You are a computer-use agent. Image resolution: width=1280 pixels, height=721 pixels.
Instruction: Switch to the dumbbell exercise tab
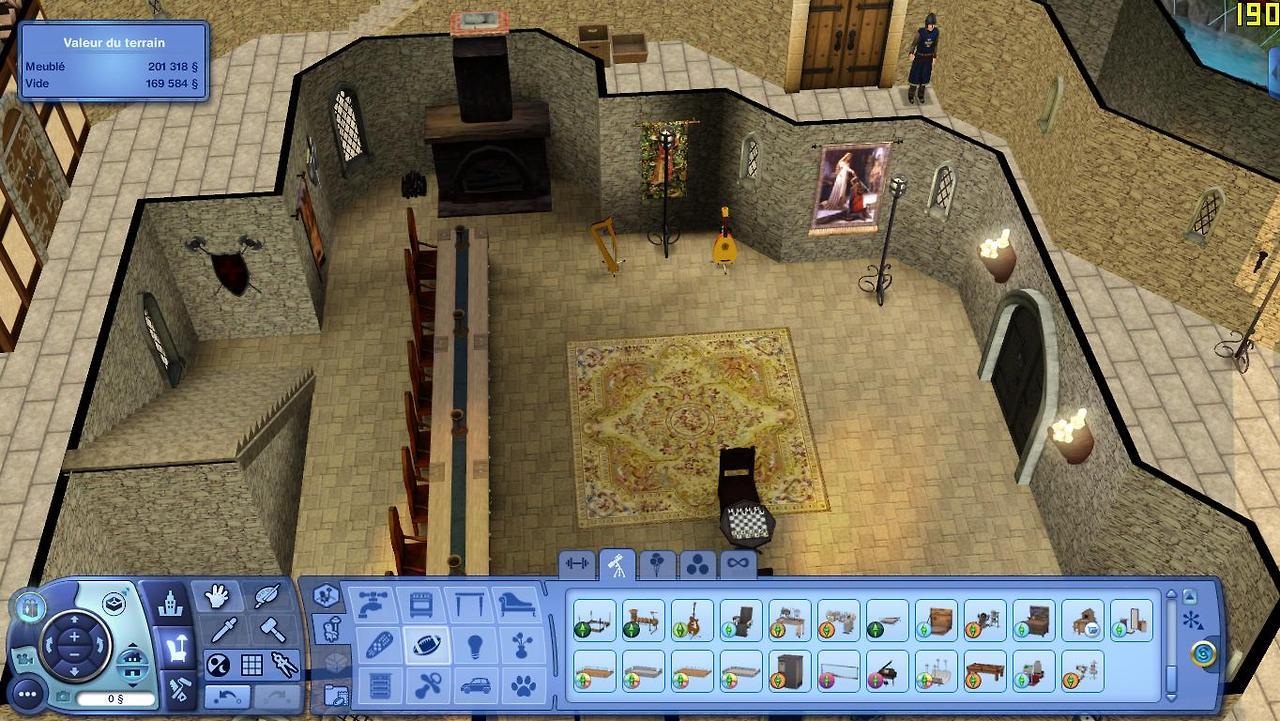pyautogui.click(x=577, y=564)
